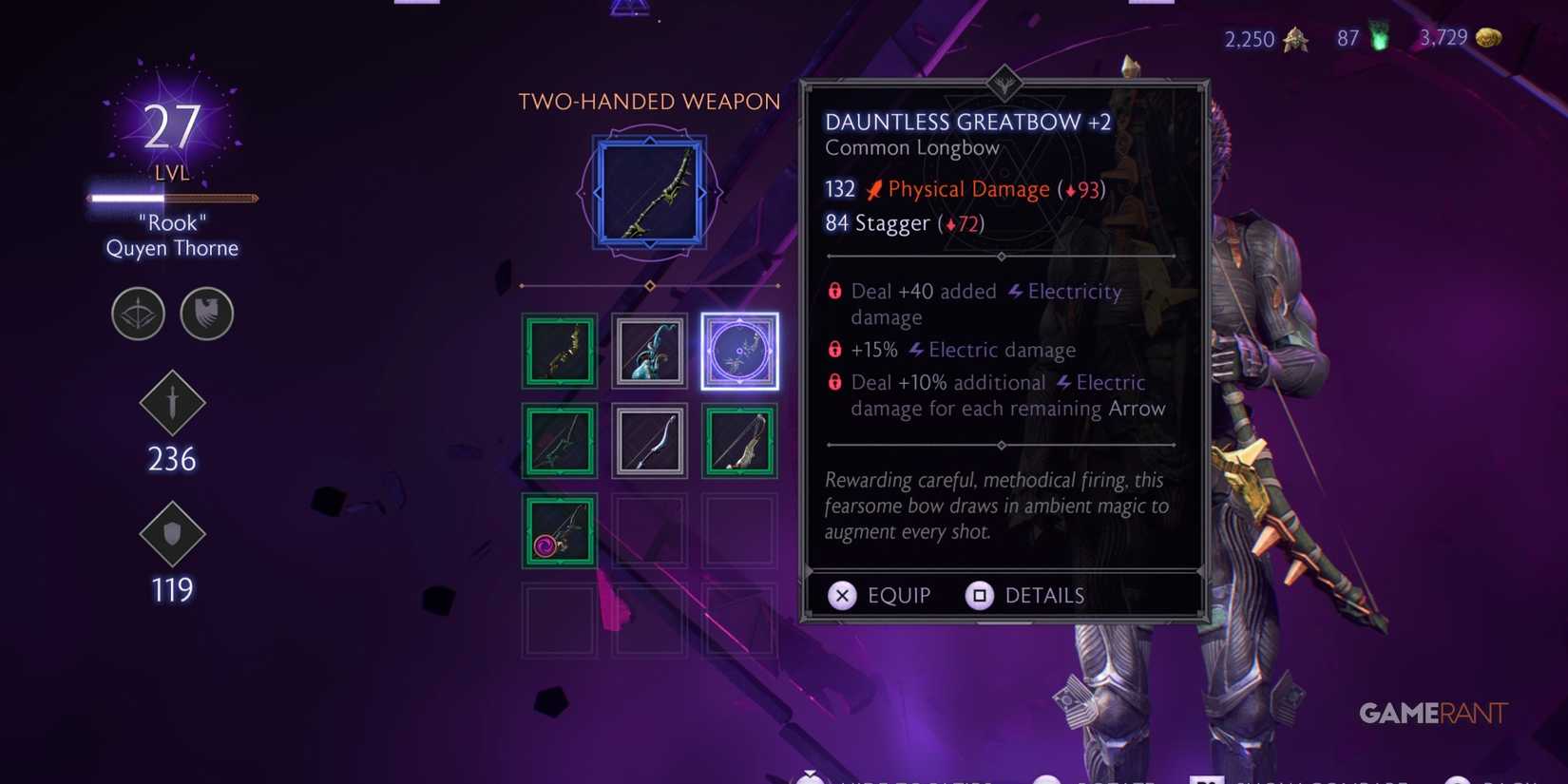This screenshot has width=1568, height=784.
Task: Click the lightning bolt icon in '+15% Electric damage'
Action: point(915,350)
